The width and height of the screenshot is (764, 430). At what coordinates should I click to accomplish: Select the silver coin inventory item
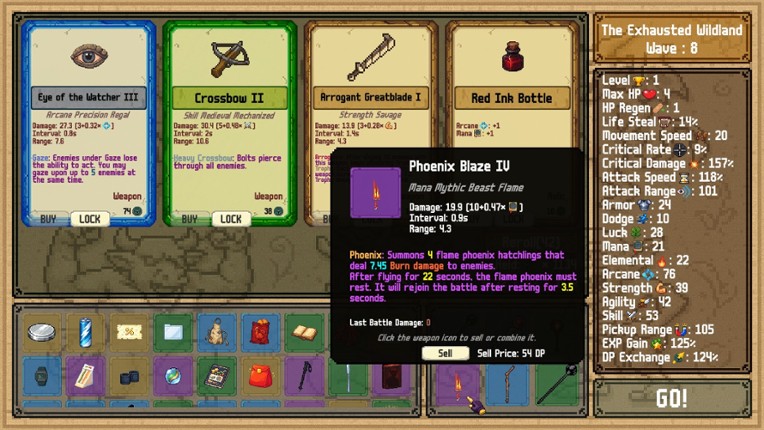pos(42,333)
